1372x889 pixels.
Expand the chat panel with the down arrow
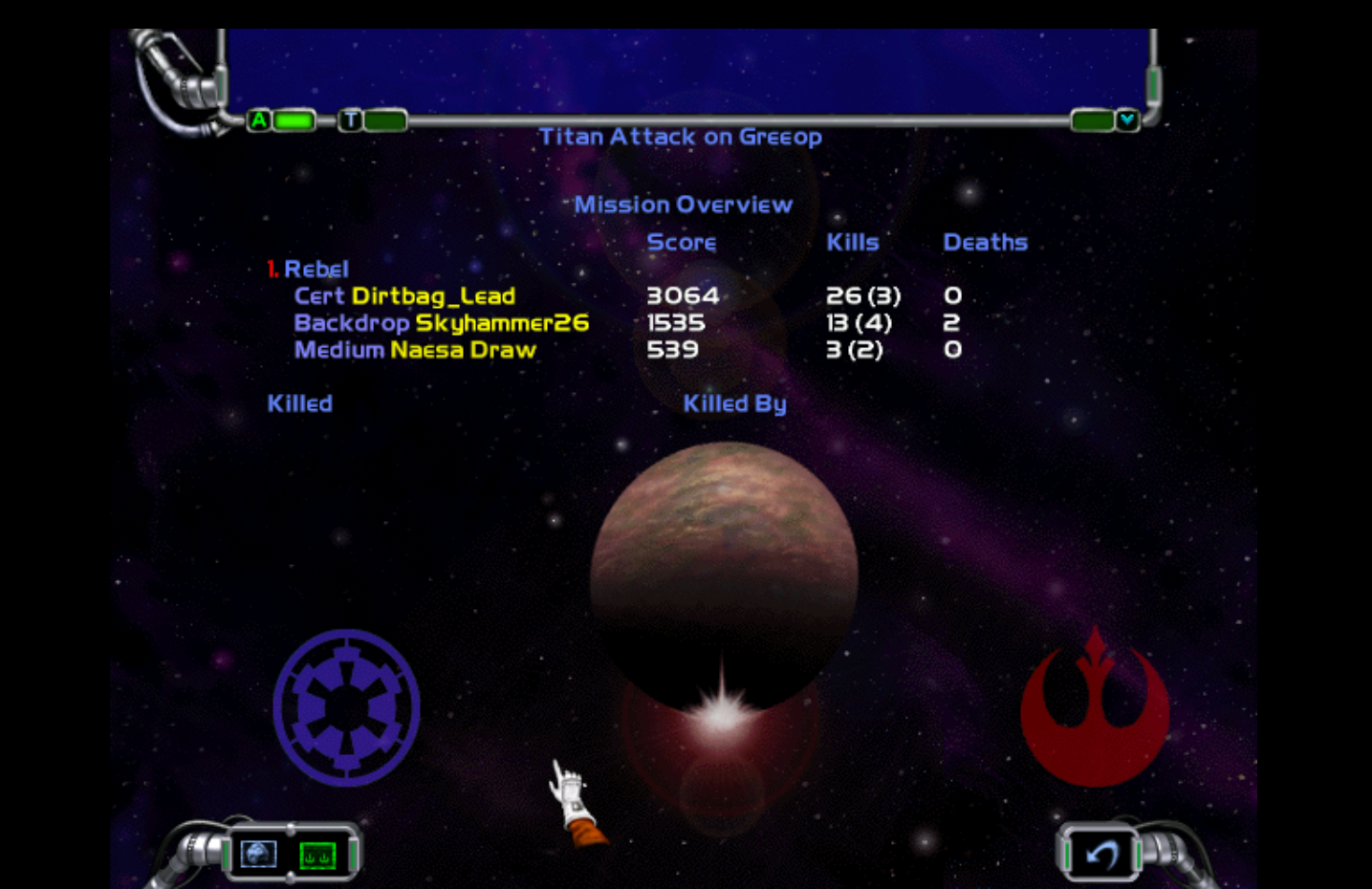click(1127, 120)
